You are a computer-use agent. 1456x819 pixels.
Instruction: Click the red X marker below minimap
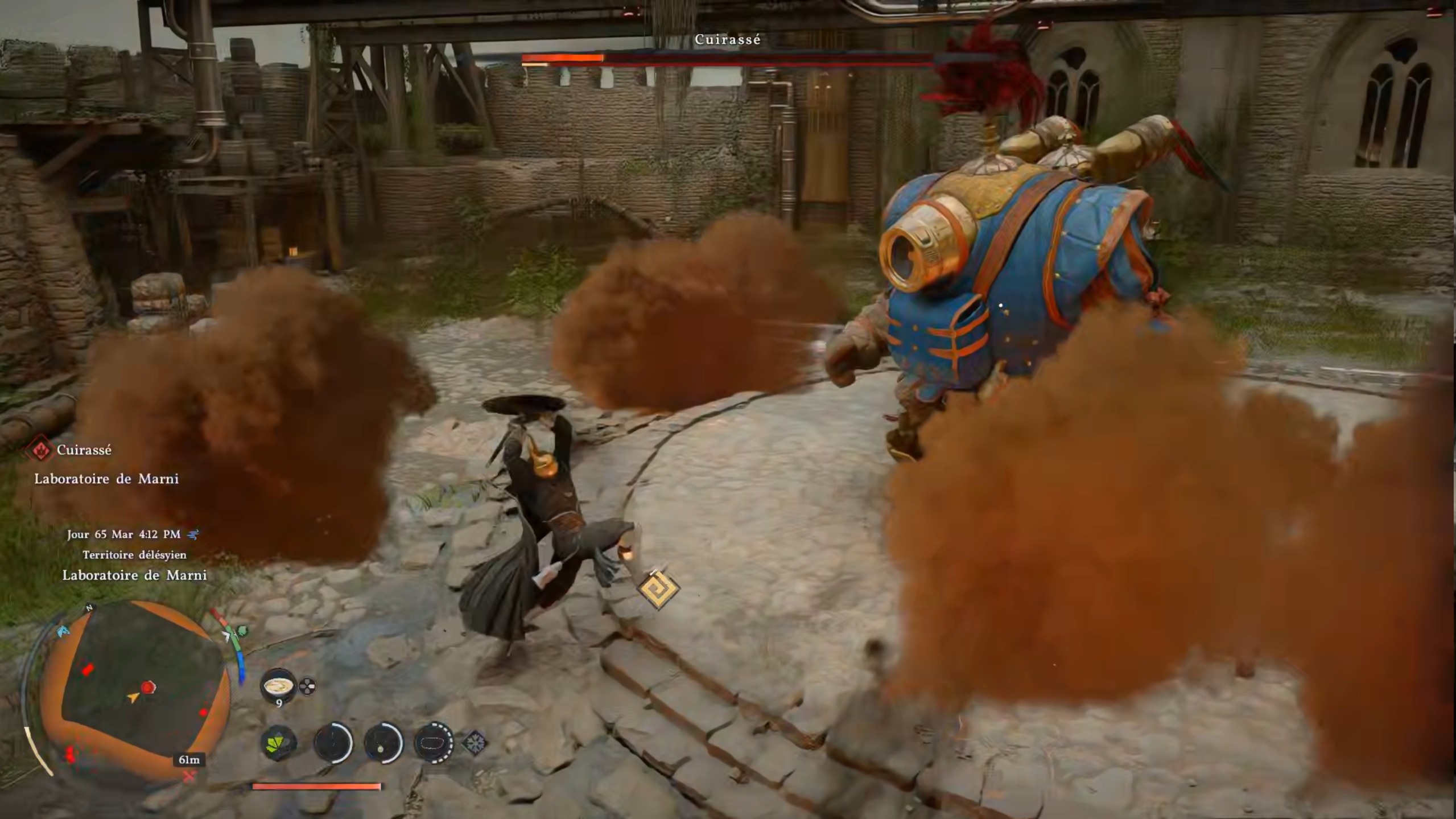189,775
